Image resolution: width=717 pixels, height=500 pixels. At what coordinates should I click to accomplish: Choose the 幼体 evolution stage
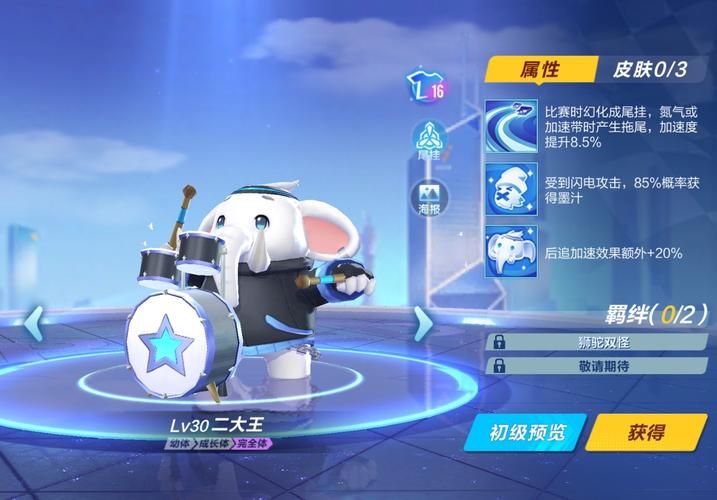pos(180,442)
